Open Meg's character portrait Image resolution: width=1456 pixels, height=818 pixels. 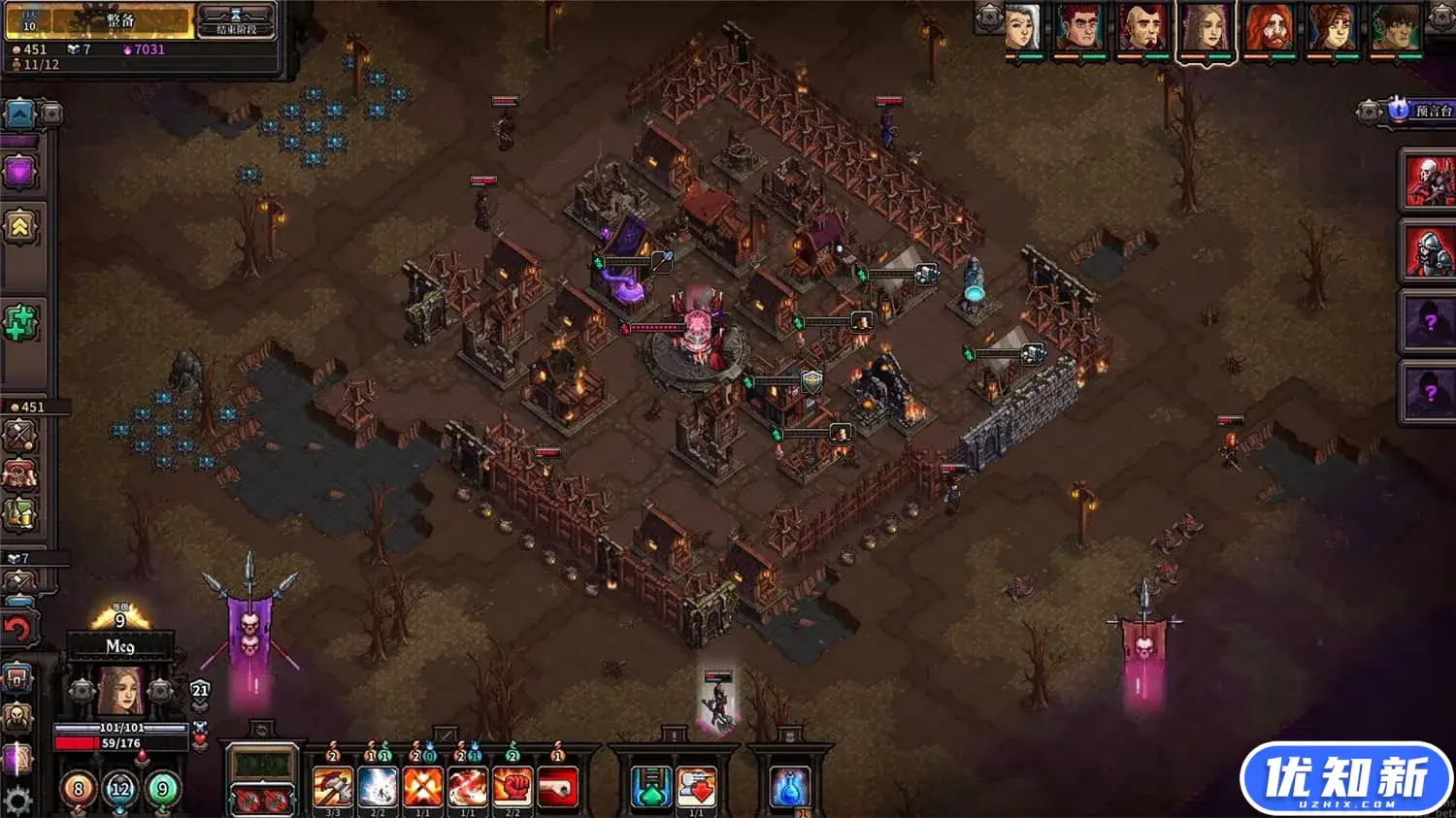[x=120, y=690]
